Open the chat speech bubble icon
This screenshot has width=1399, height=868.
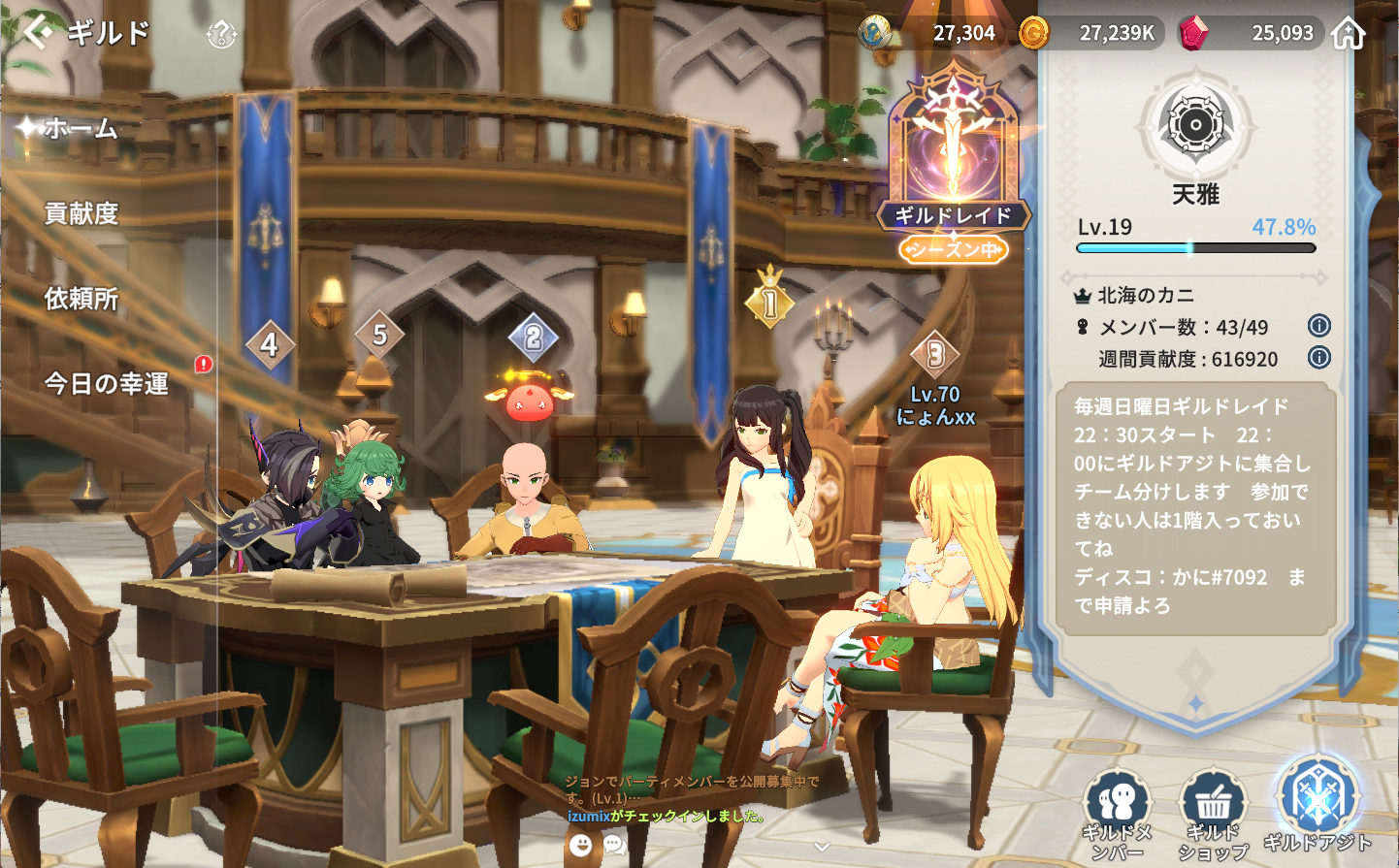[614, 845]
